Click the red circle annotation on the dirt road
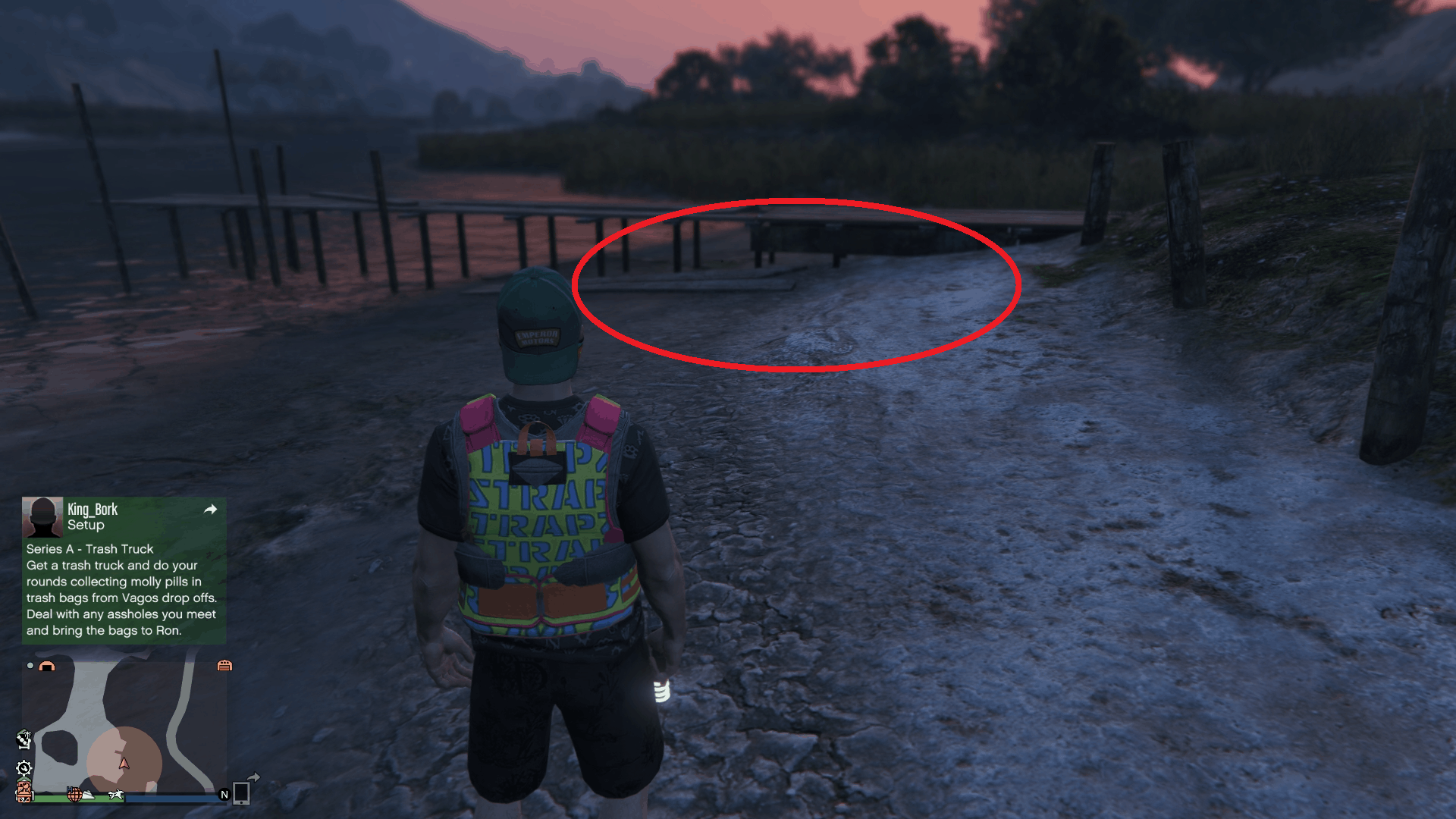 point(796,284)
